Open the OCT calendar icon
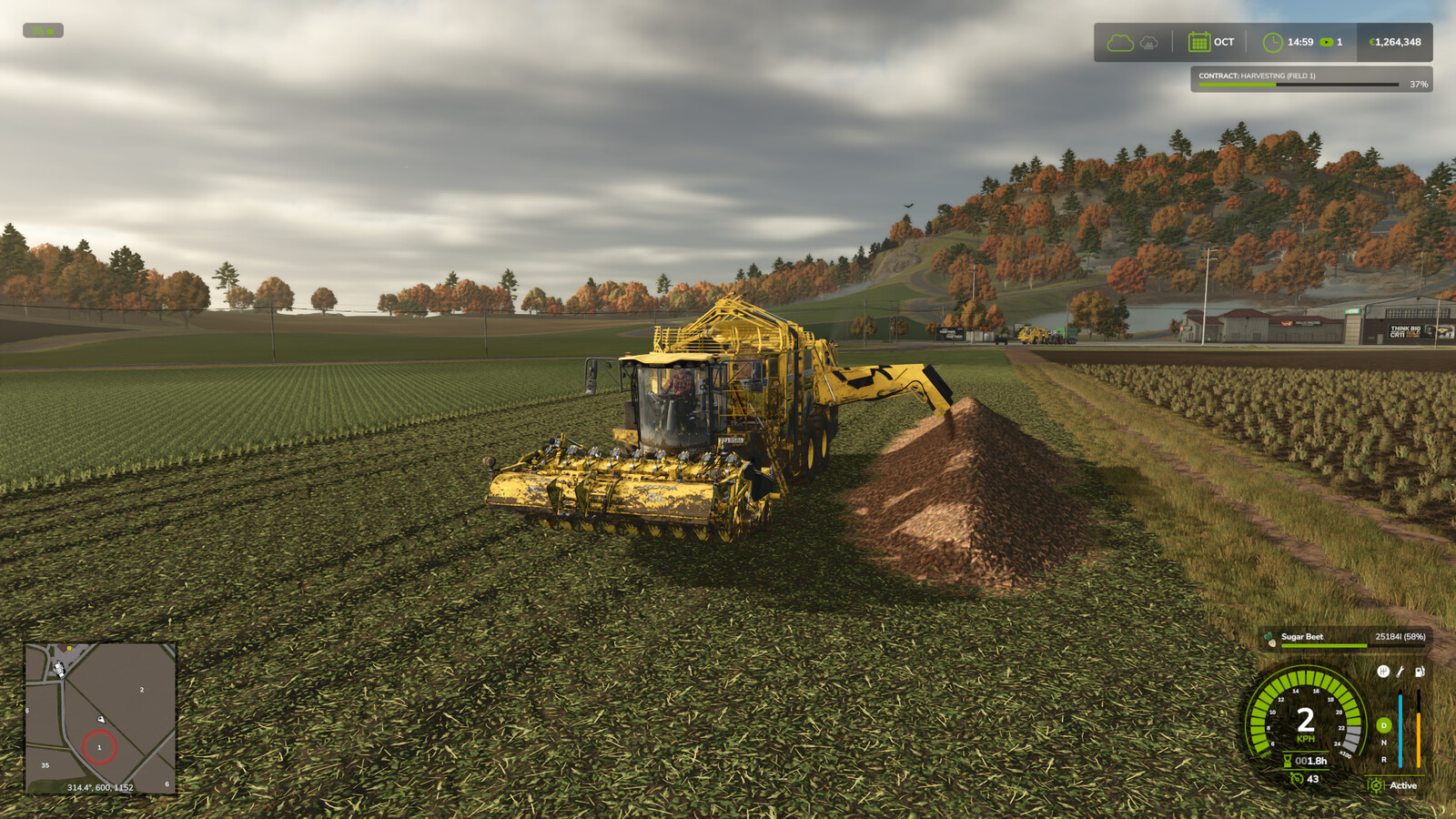Image resolution: width=1456 pixels, height=819 pixels. tap(1199, 42)
